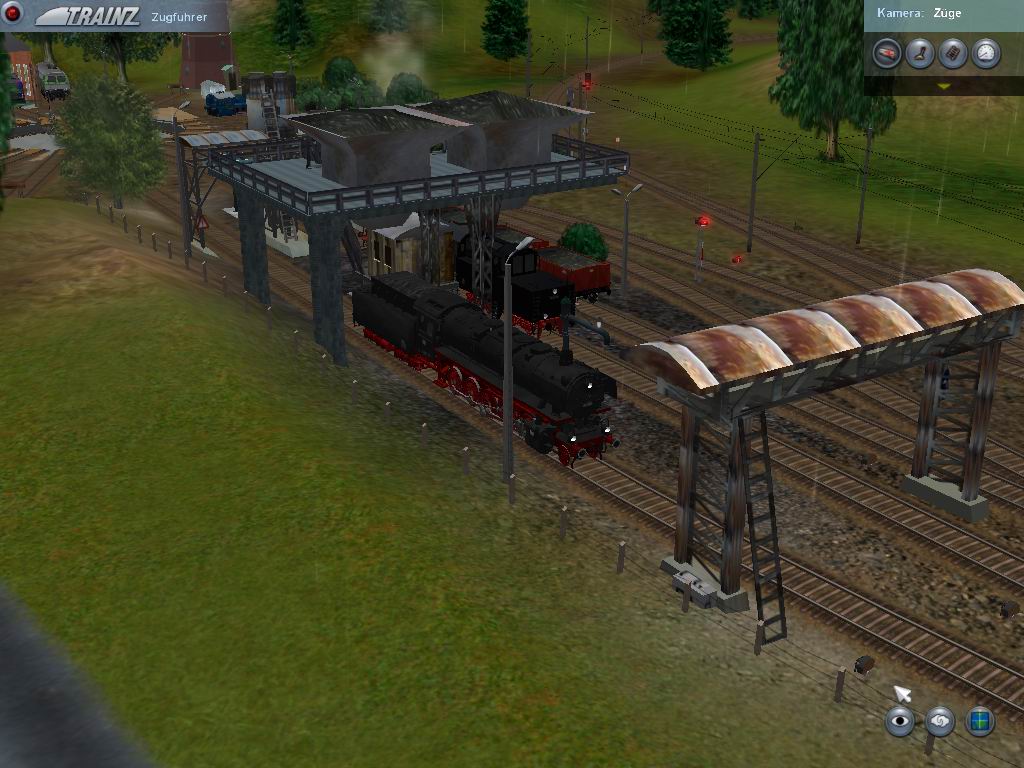The width and height of the screenshot is (1024, 768).
Task: Open the blue-green map button
Action: click(980, 720)
